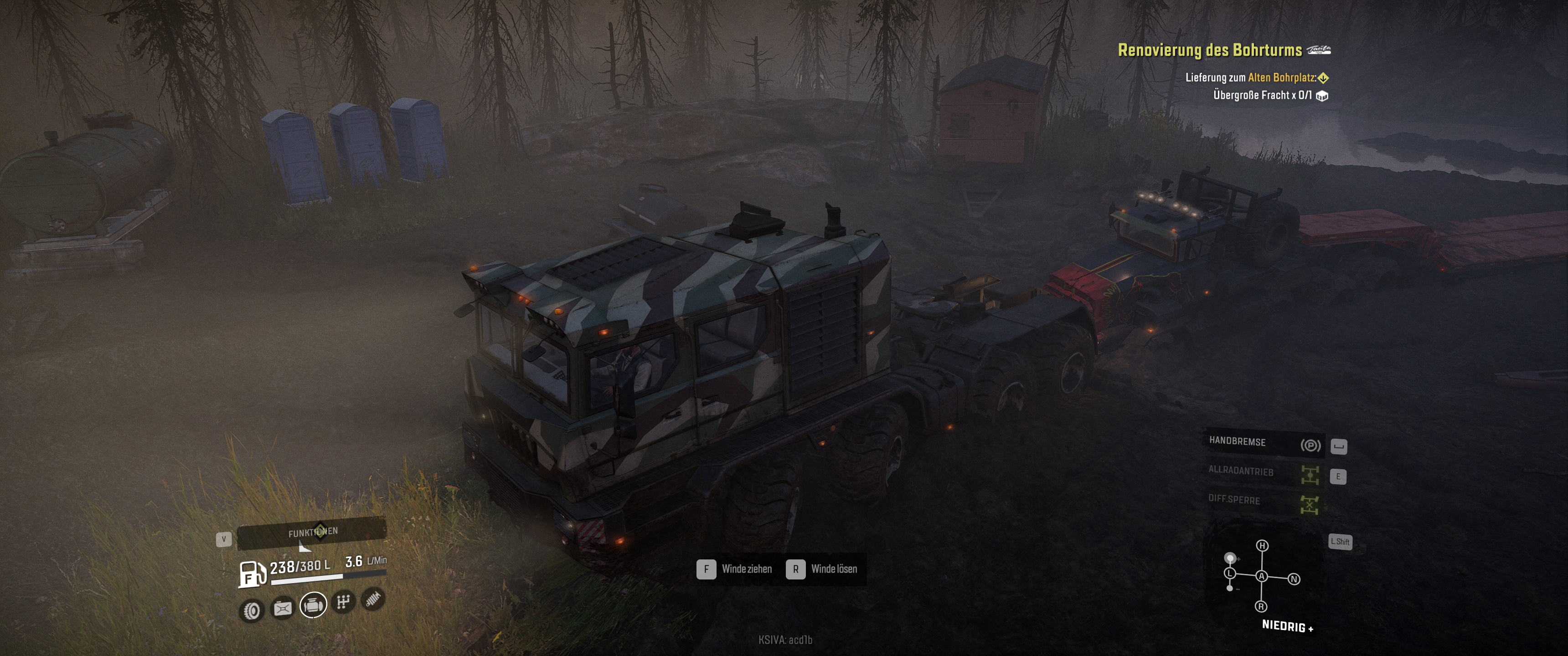Image resolution: width=1568 pixels, height=656 pixels.
Task: Open the Funktionen panel
Action: (312, 533)
